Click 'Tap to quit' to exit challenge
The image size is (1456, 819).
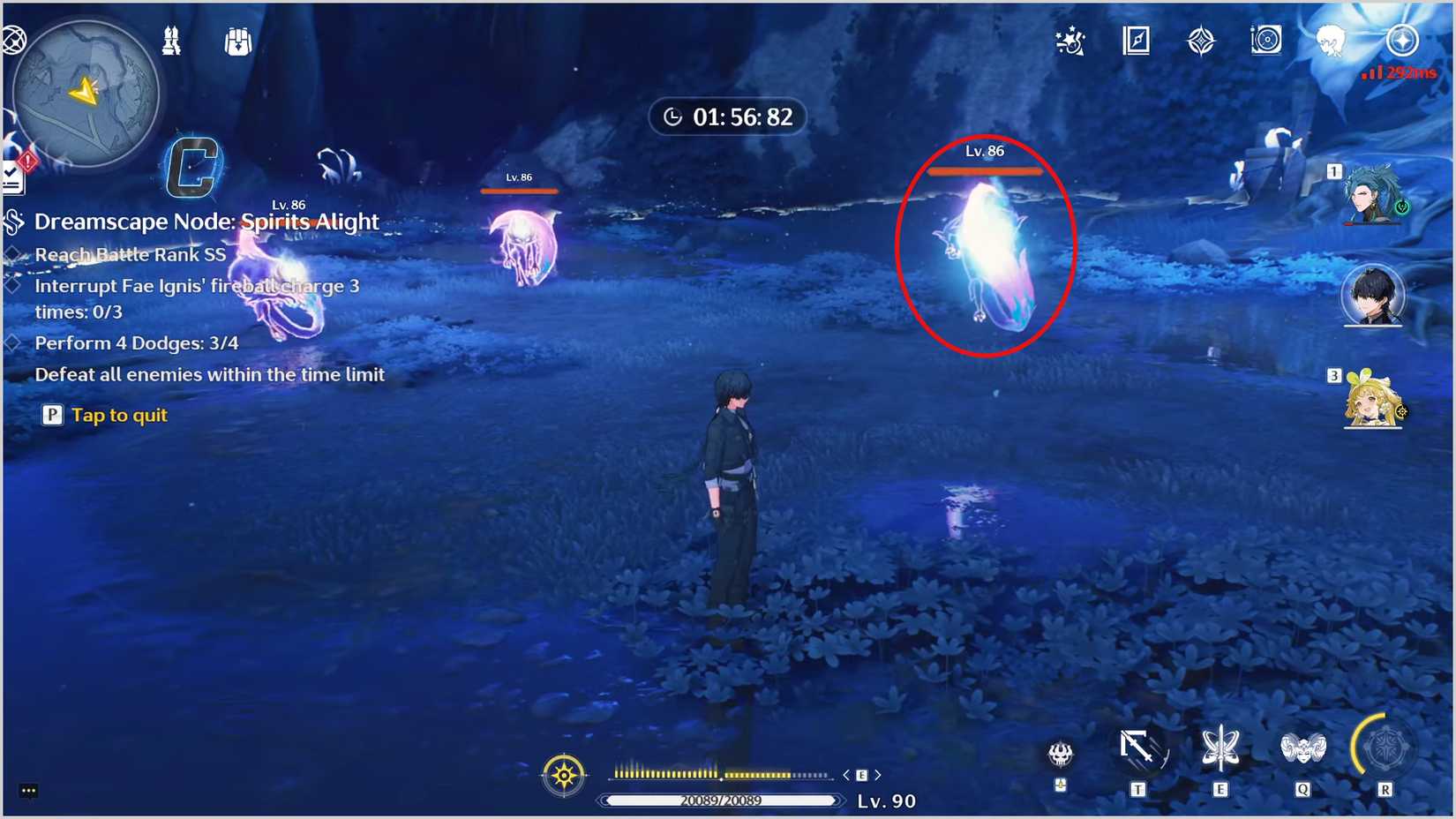[118, 415]
